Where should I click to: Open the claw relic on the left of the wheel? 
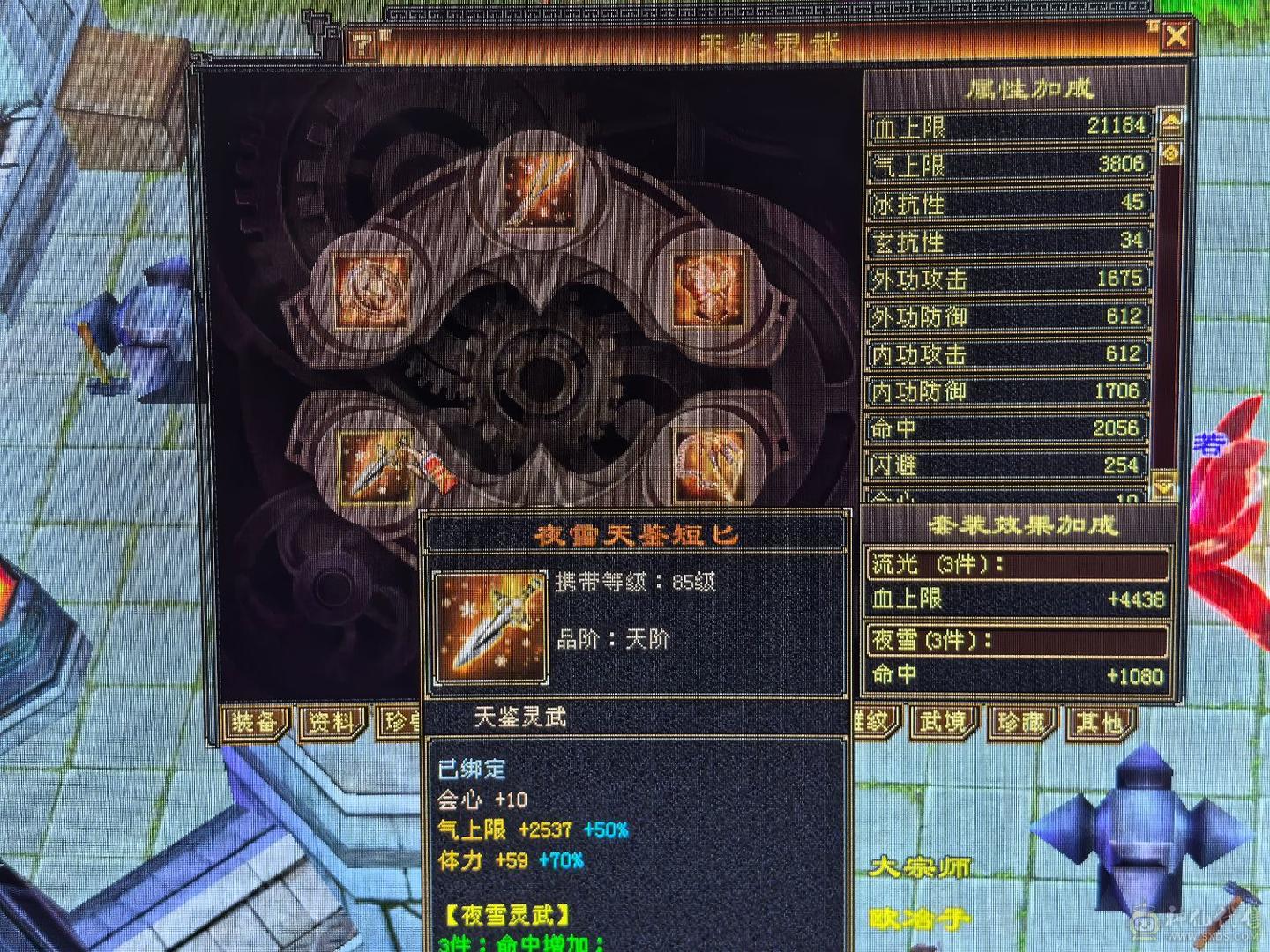(x=373, y=288)
